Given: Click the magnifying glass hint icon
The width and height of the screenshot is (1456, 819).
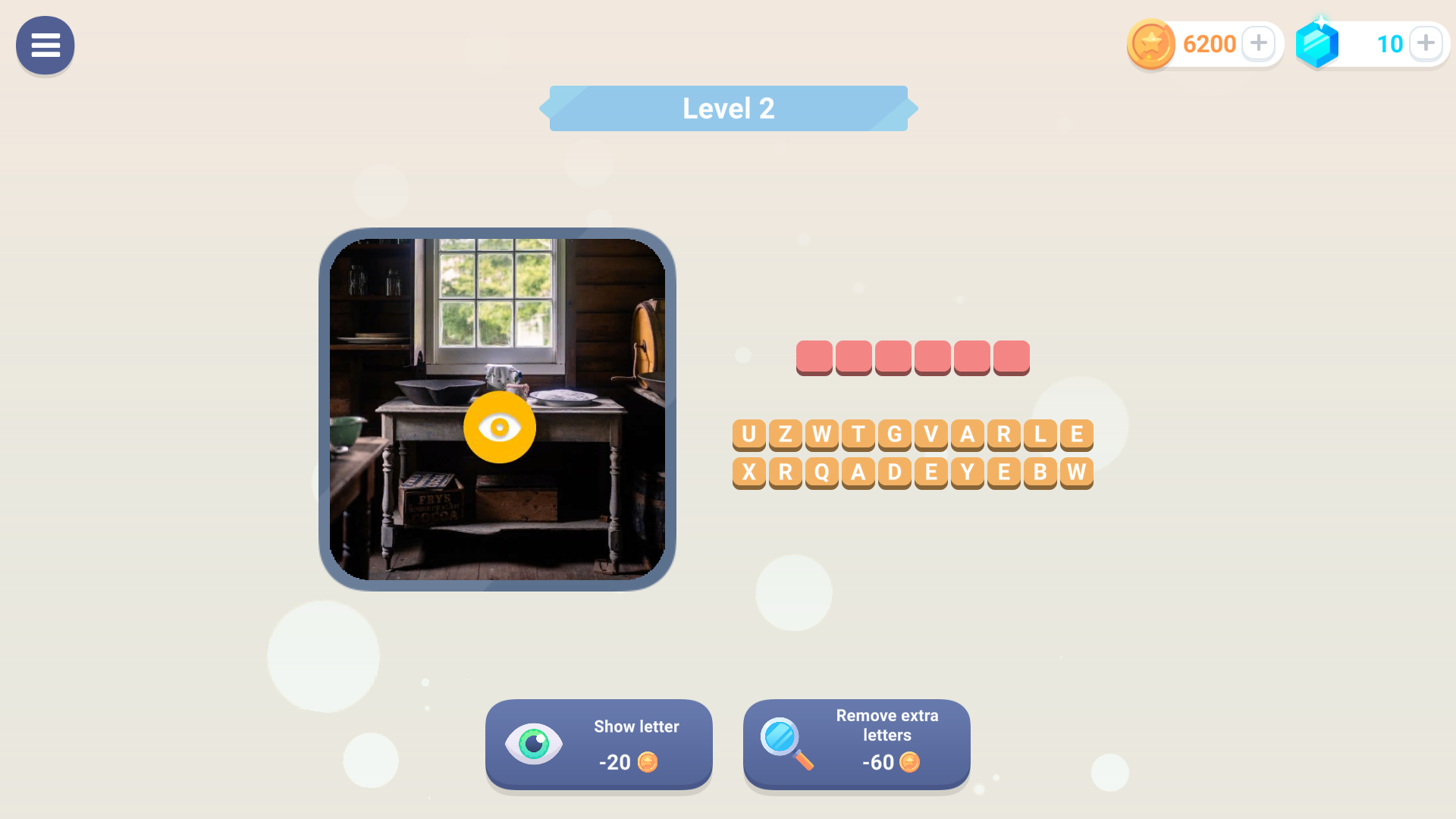Looking at the screenshot, I should [783, 745].
